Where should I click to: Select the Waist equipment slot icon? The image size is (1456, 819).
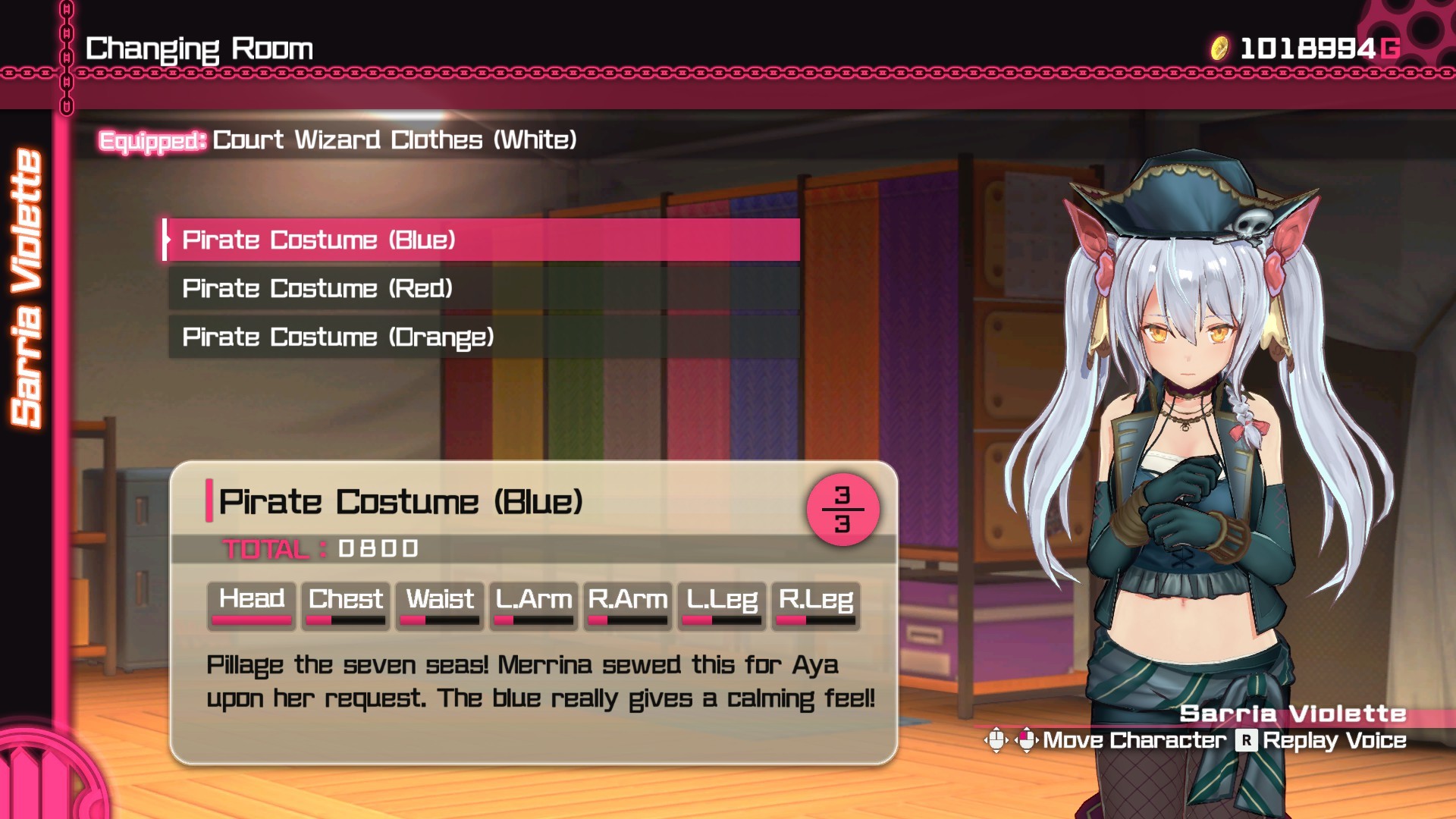point(439,604)
